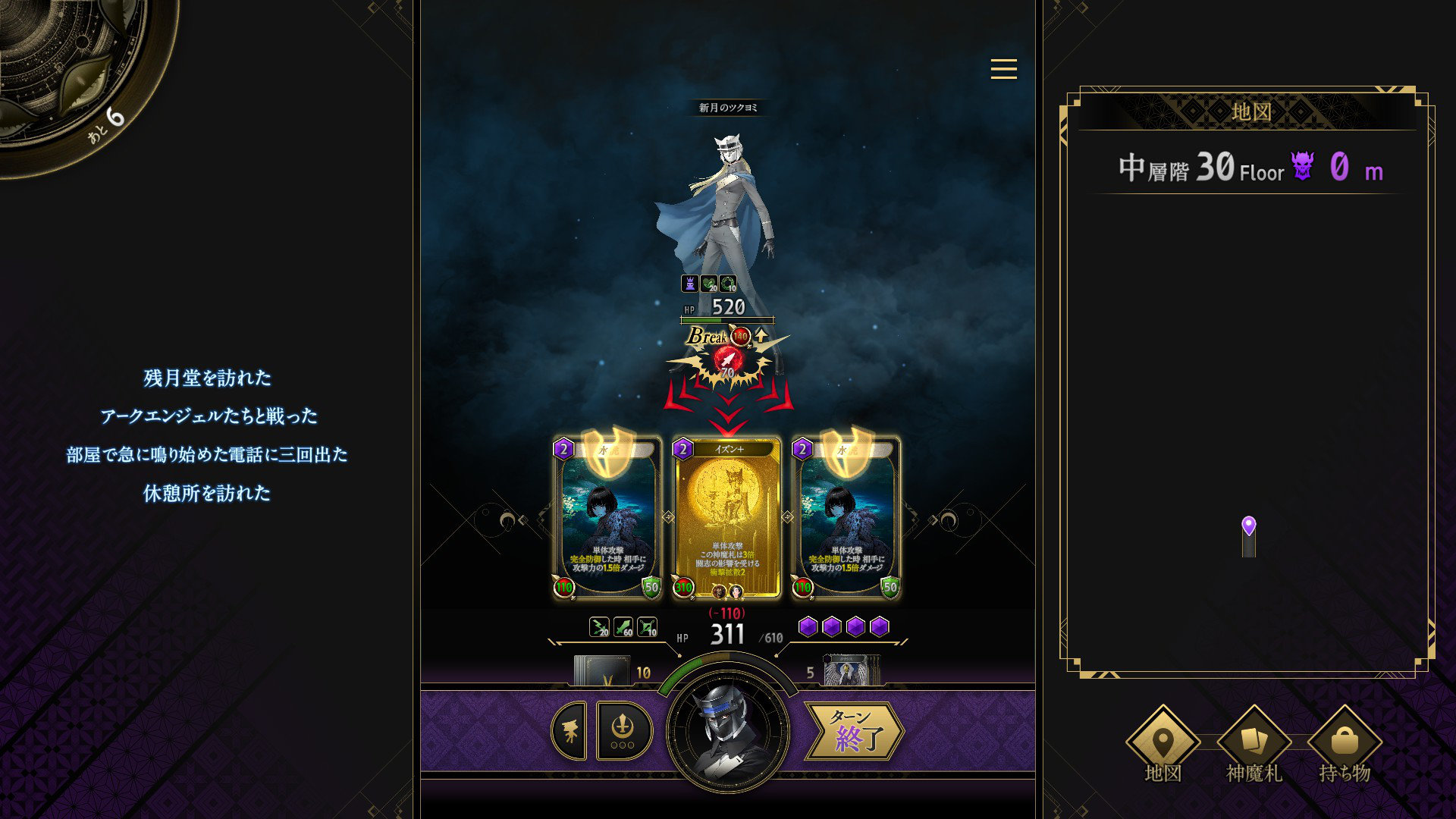Open the 神魔札 card list
Image resolution: width=1456 pixels, height=819 pixels.
point(1254,742)
